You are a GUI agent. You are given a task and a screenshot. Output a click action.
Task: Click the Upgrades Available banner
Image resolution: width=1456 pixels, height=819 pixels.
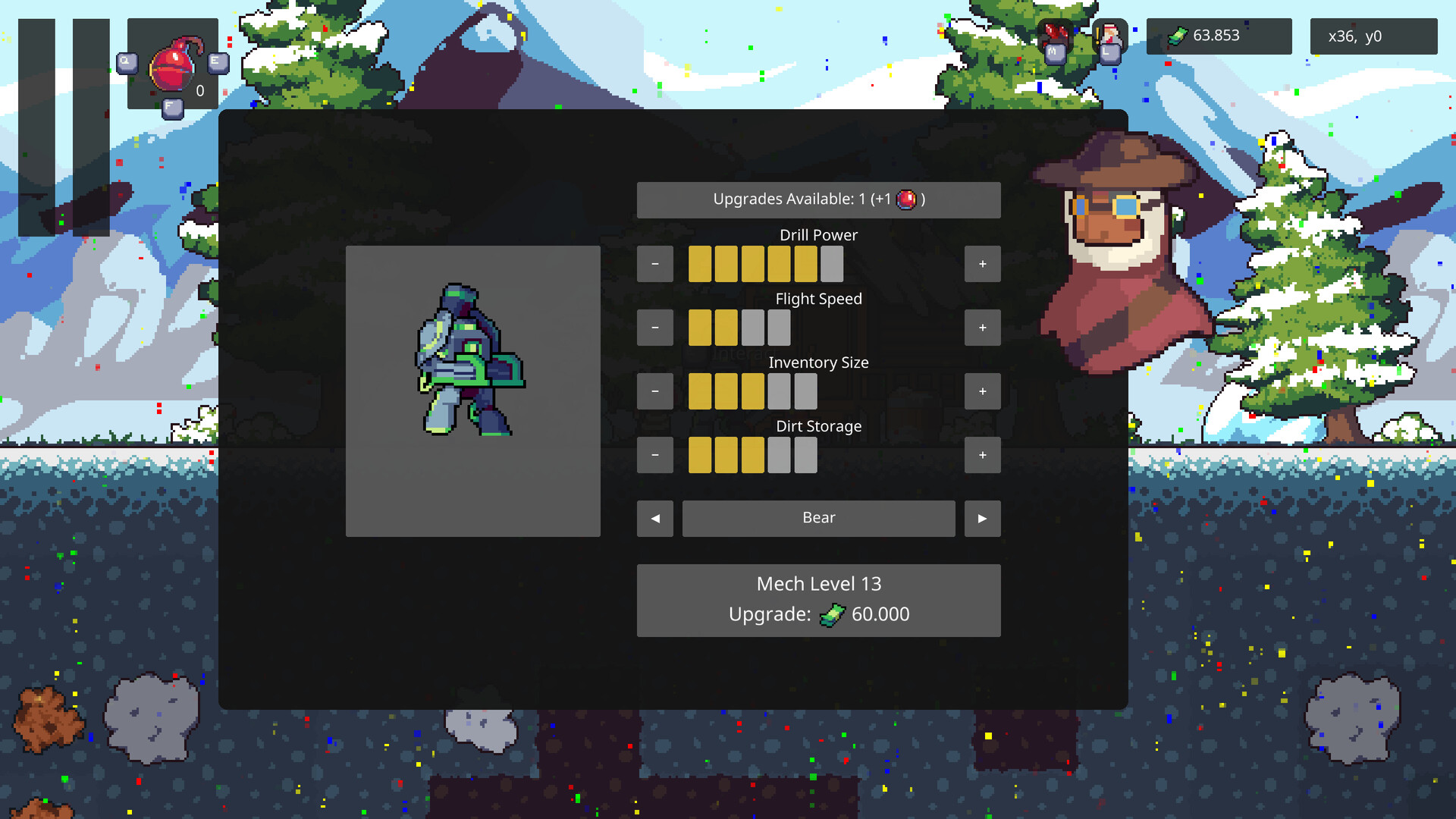pyautogui.click(x=818, y=199)
